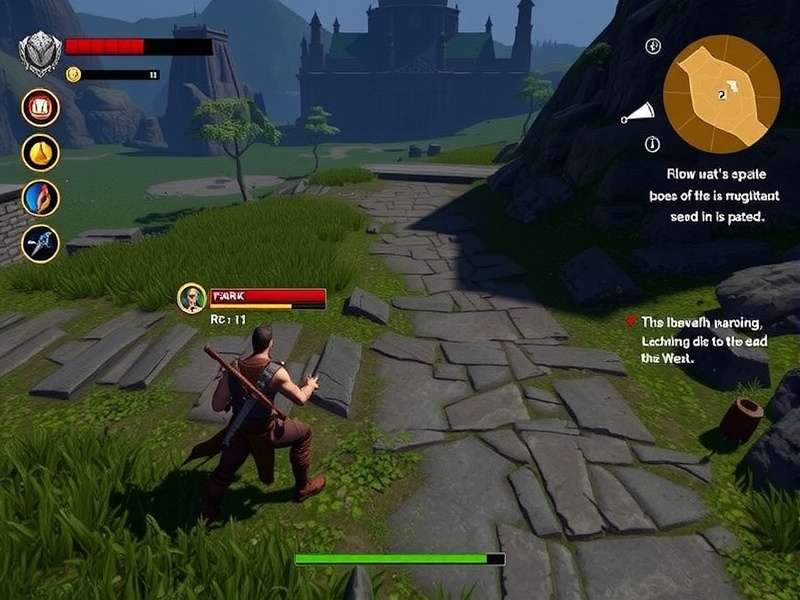The image size is (800, 600).
Task: Select the golden yellow shard ability icon
Action: (41, 152)
